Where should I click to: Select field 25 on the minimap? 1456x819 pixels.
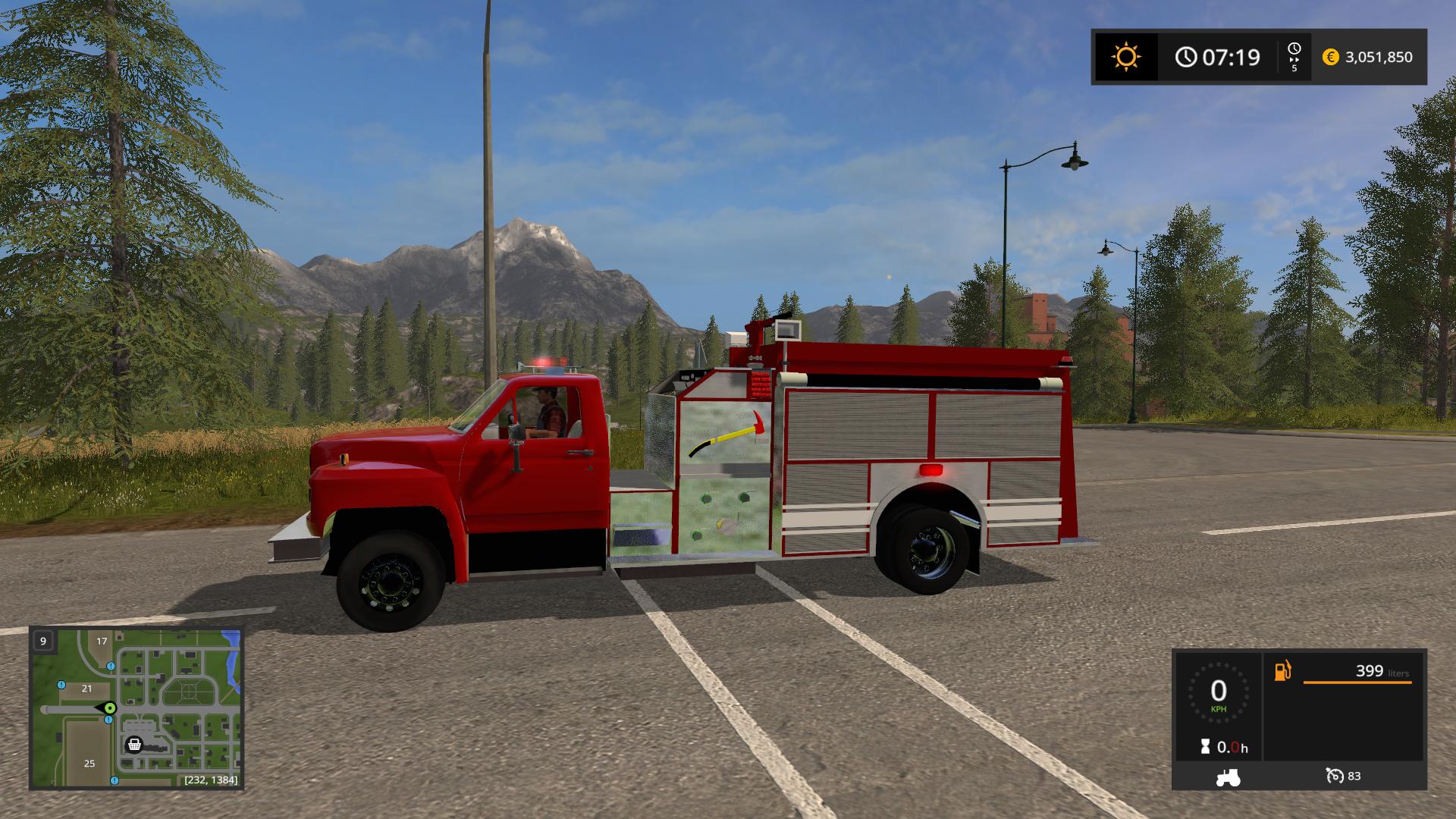click(89, 763)
